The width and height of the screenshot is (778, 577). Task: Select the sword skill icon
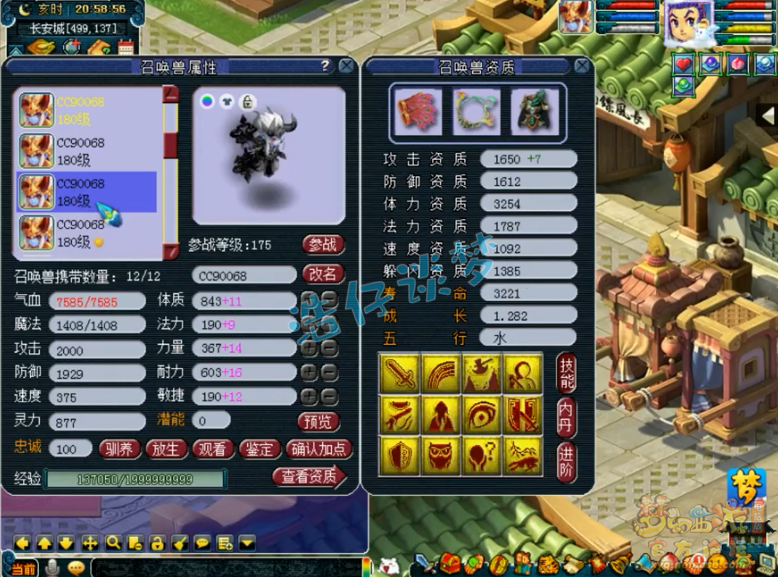tap(399, 372)
